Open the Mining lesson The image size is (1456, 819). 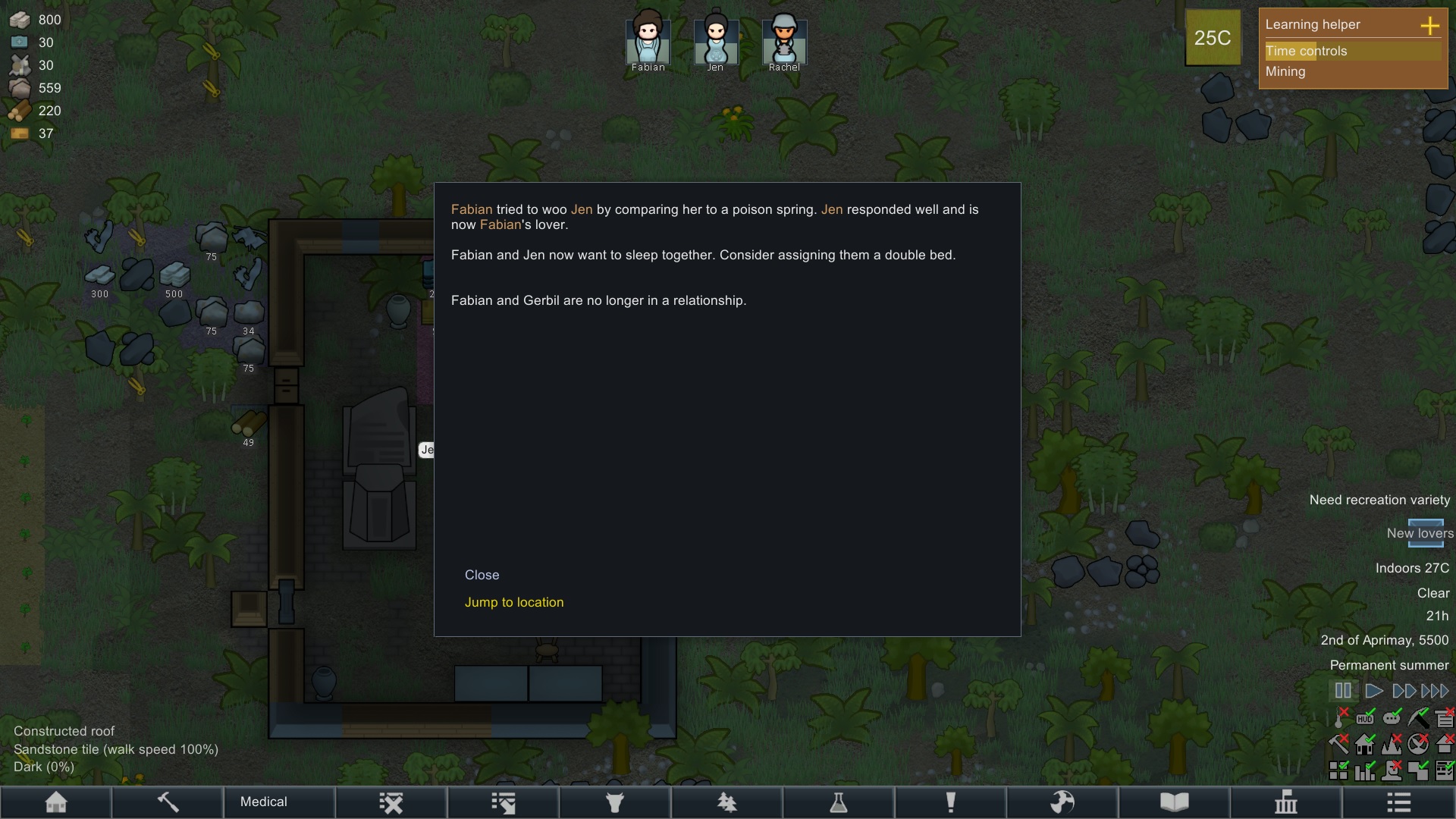coord(1285,71)
